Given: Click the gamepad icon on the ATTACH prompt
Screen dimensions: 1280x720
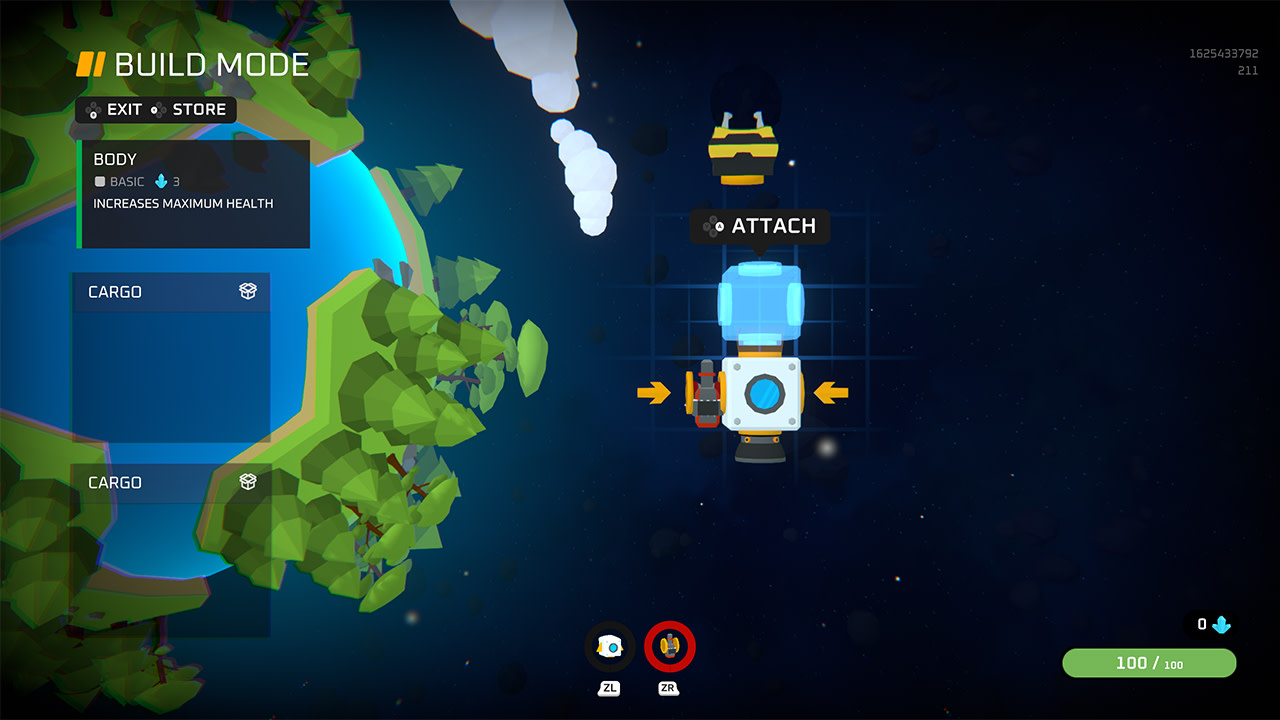Looking at the screenshot, I should click(714, 226).
